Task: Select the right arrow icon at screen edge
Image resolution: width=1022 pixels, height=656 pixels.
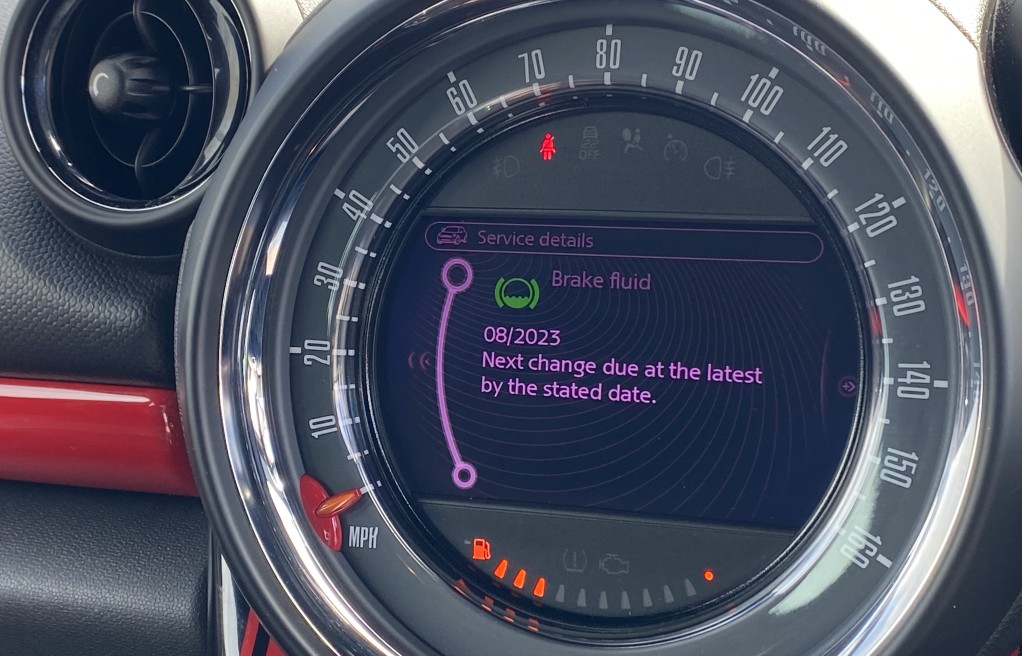Action: (847, 386)
